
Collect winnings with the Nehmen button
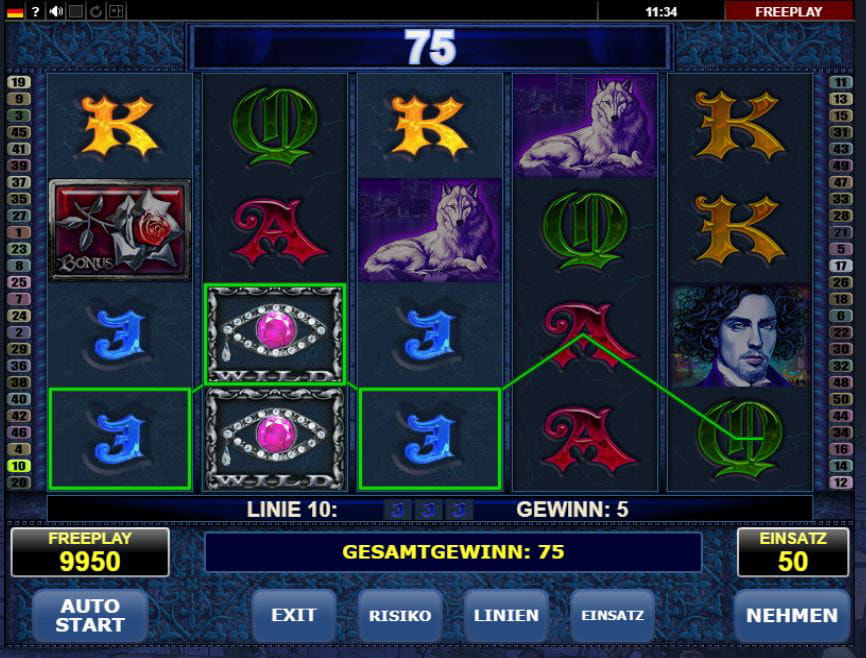pyautogui.click(x=791, y=615)
